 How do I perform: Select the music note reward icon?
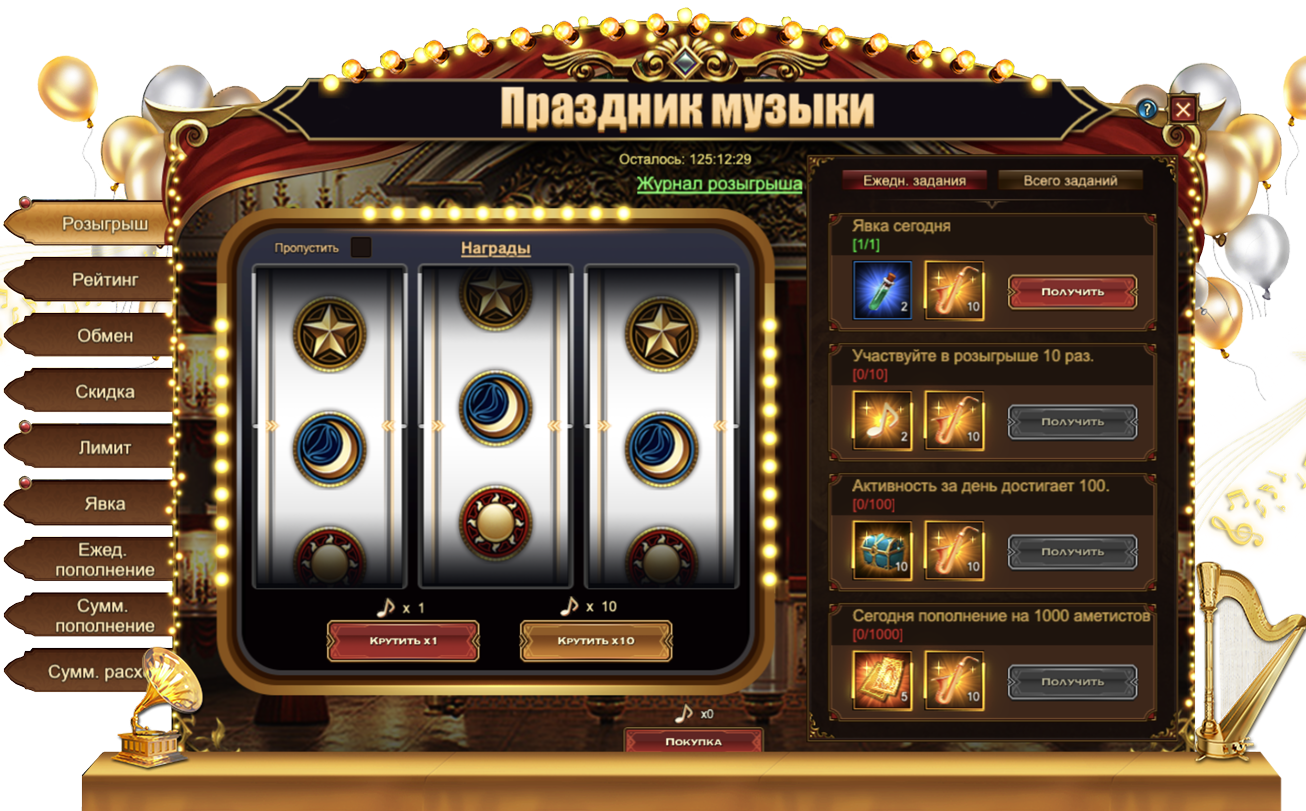click(883, 421)
